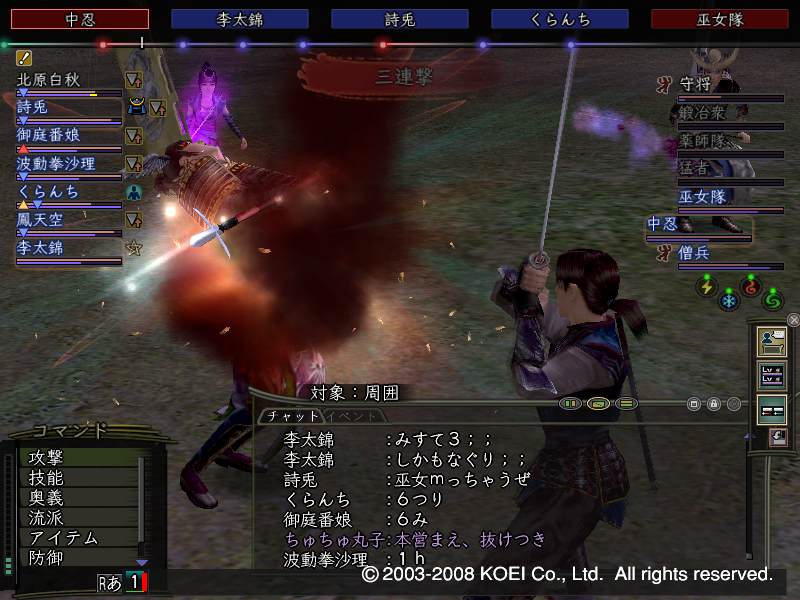Click the yellow lightning bolt icon
This screenshot has width=800, height=600.
coord(706,285)
